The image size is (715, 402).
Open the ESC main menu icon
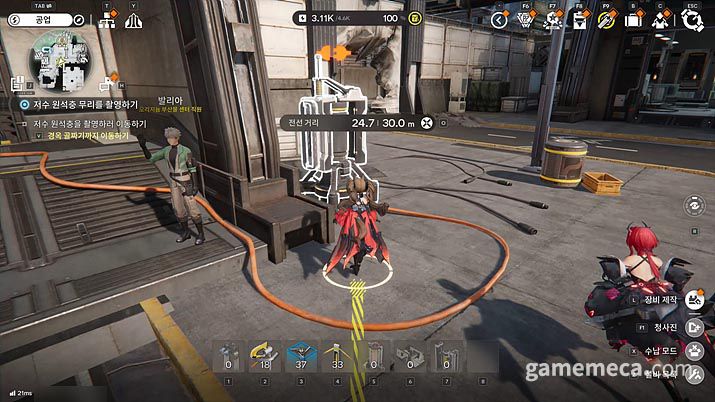click(x=692, y=19)
